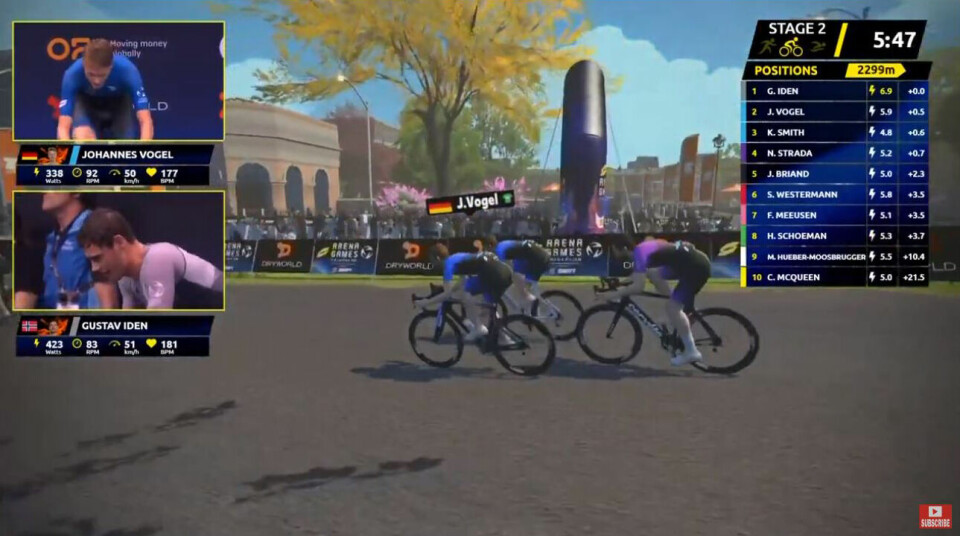Select G. Iden in the positions list
960x536 pixels.
pos(835,90)
